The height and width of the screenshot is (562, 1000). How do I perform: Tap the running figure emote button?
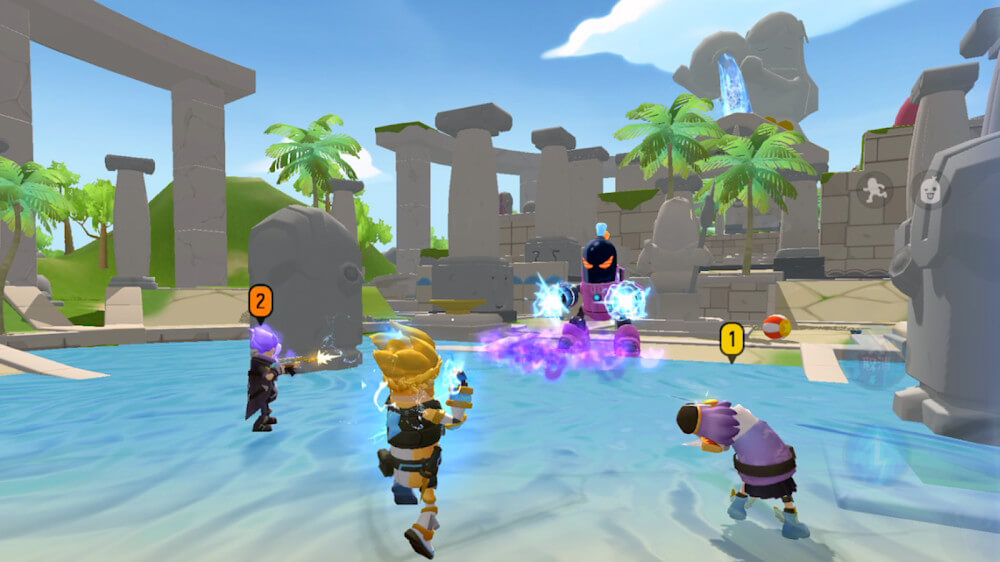(875, 190)
